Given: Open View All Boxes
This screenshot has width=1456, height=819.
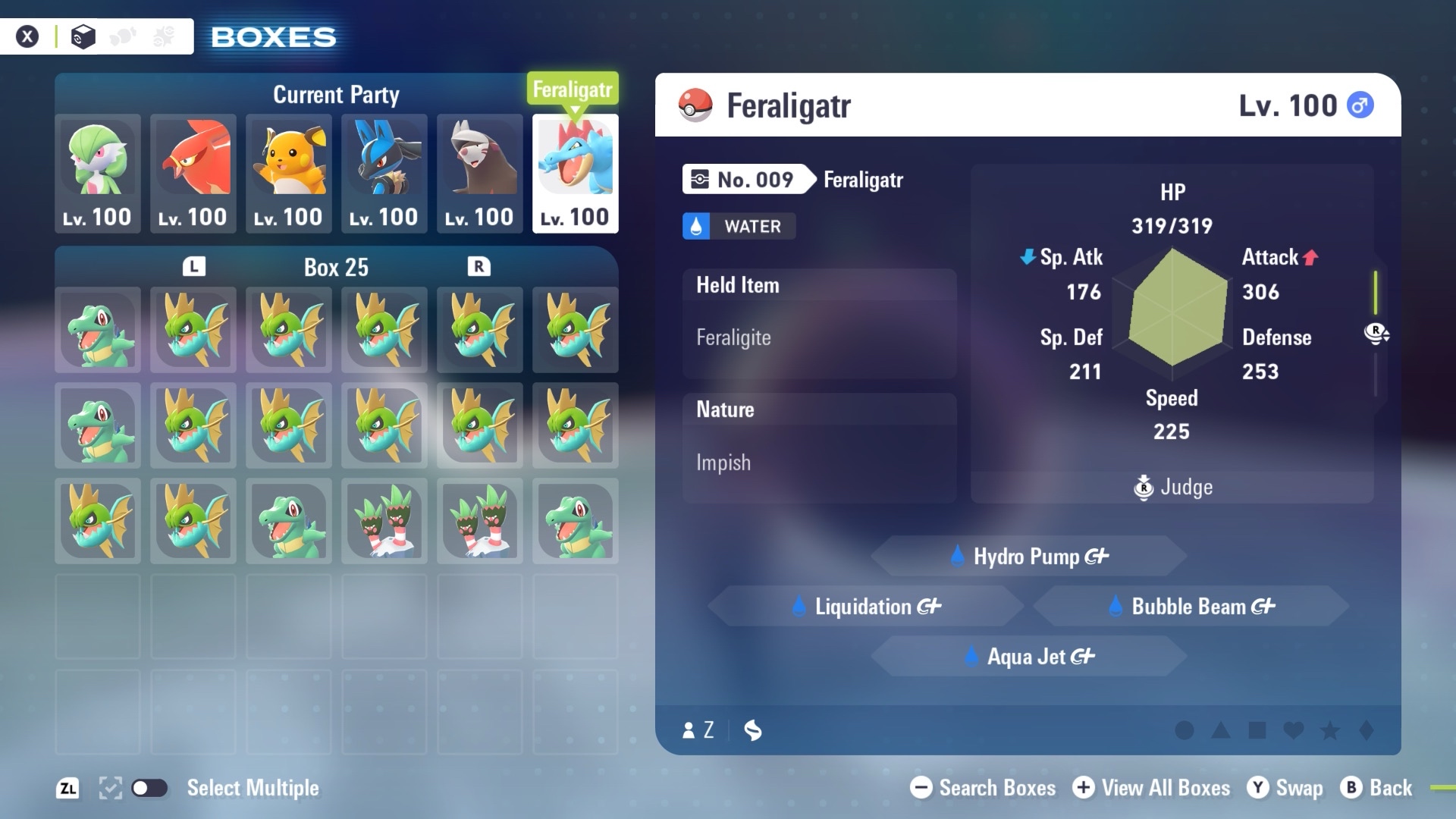Looking at the screenshot, I should 1152,788.
